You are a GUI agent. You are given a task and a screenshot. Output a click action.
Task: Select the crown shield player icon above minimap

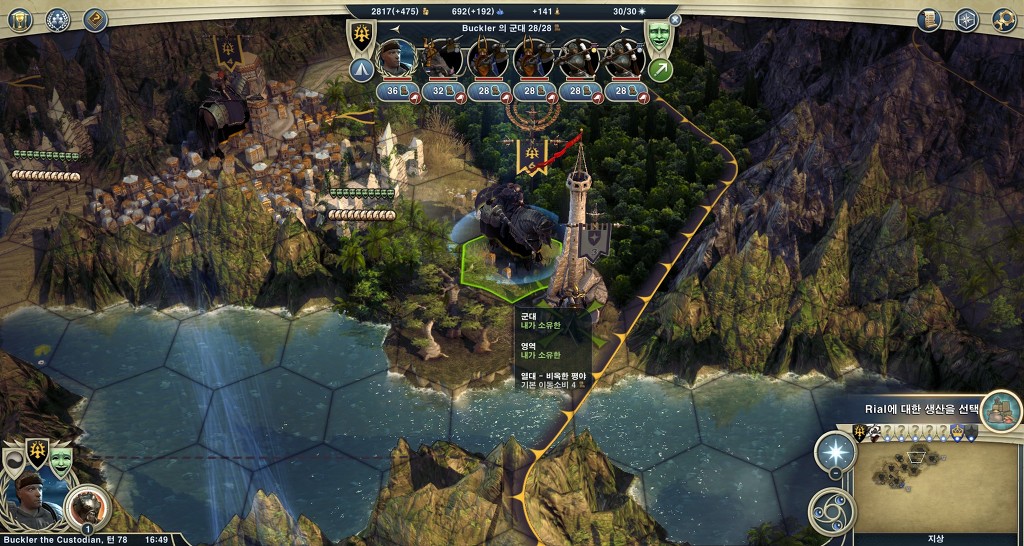955,432
